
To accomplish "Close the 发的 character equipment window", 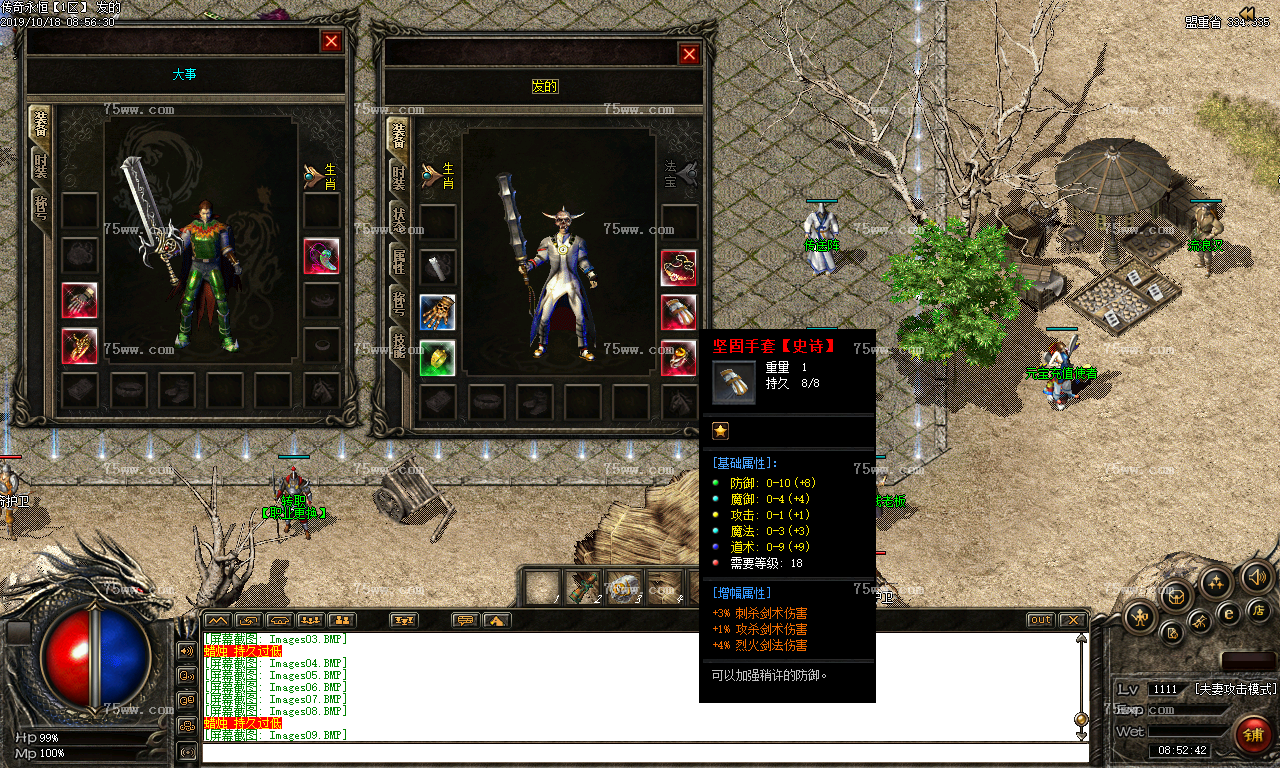I will click(689, 55).
